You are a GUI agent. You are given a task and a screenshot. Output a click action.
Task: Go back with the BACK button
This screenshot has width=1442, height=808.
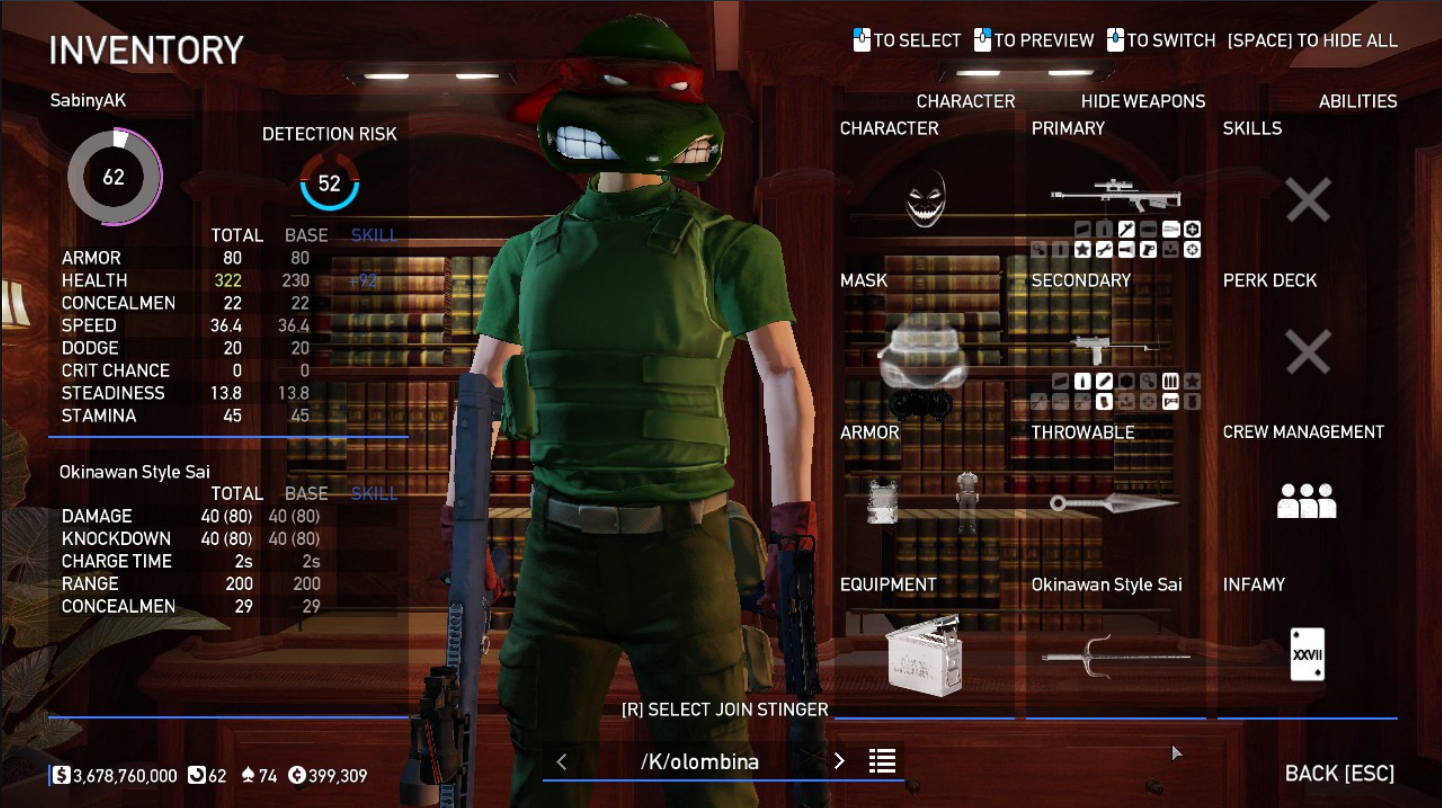[x=1339, y=773]
